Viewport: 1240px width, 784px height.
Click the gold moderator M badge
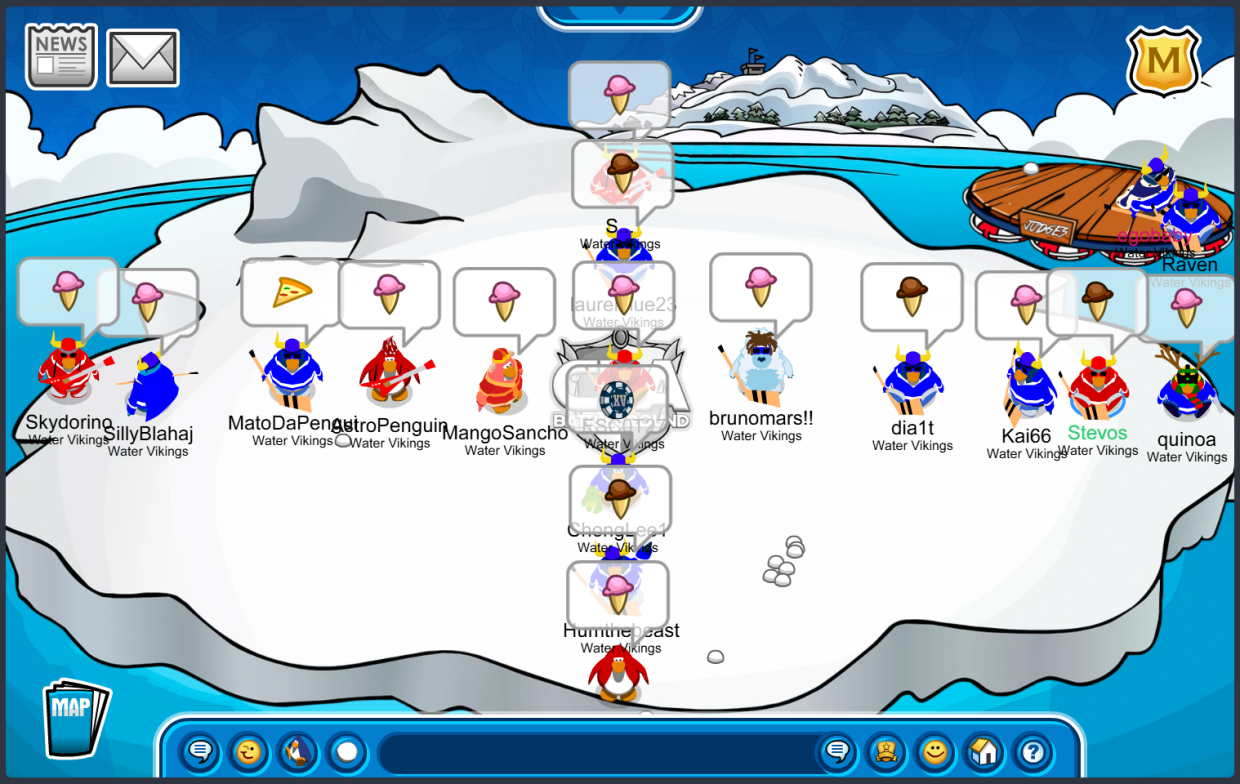click(1163, 61)
